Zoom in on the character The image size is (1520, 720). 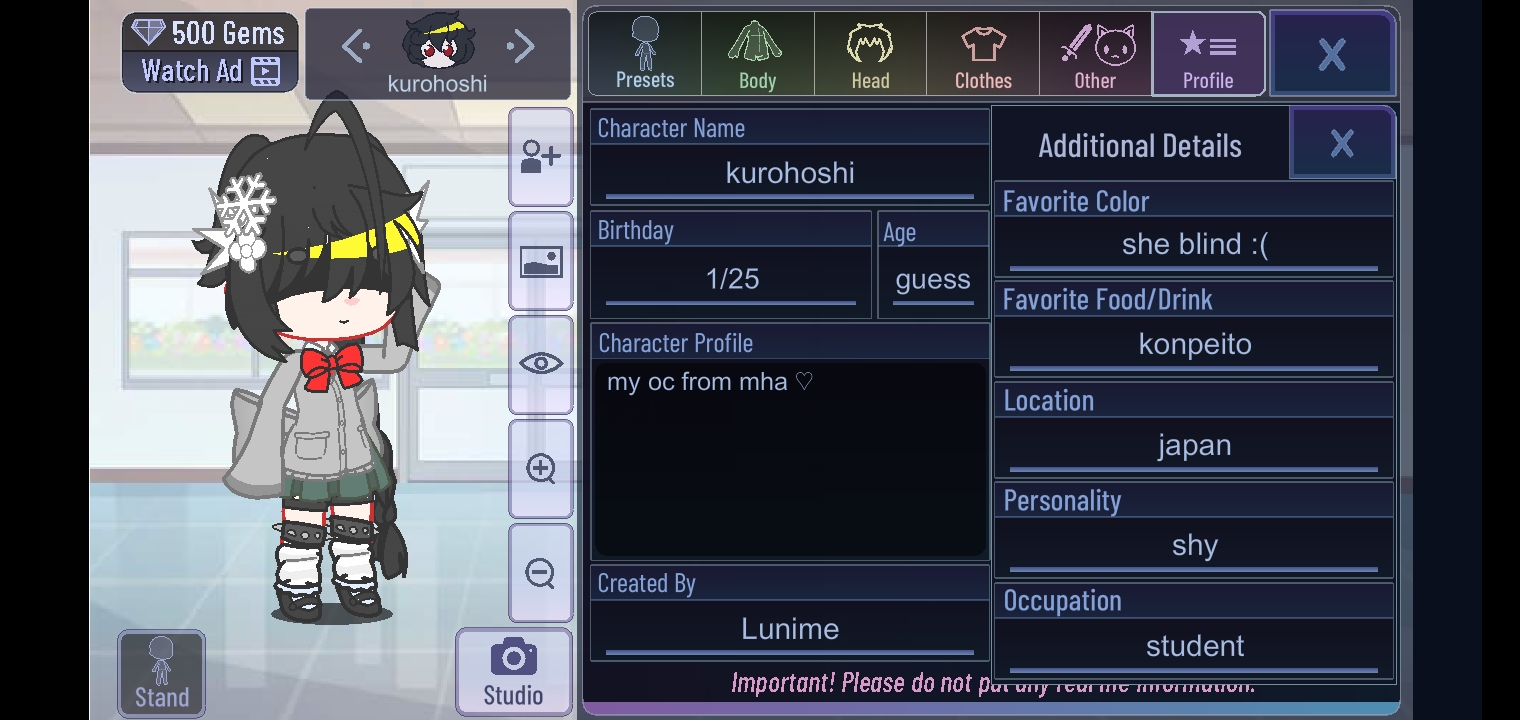[x=541, y=468]
